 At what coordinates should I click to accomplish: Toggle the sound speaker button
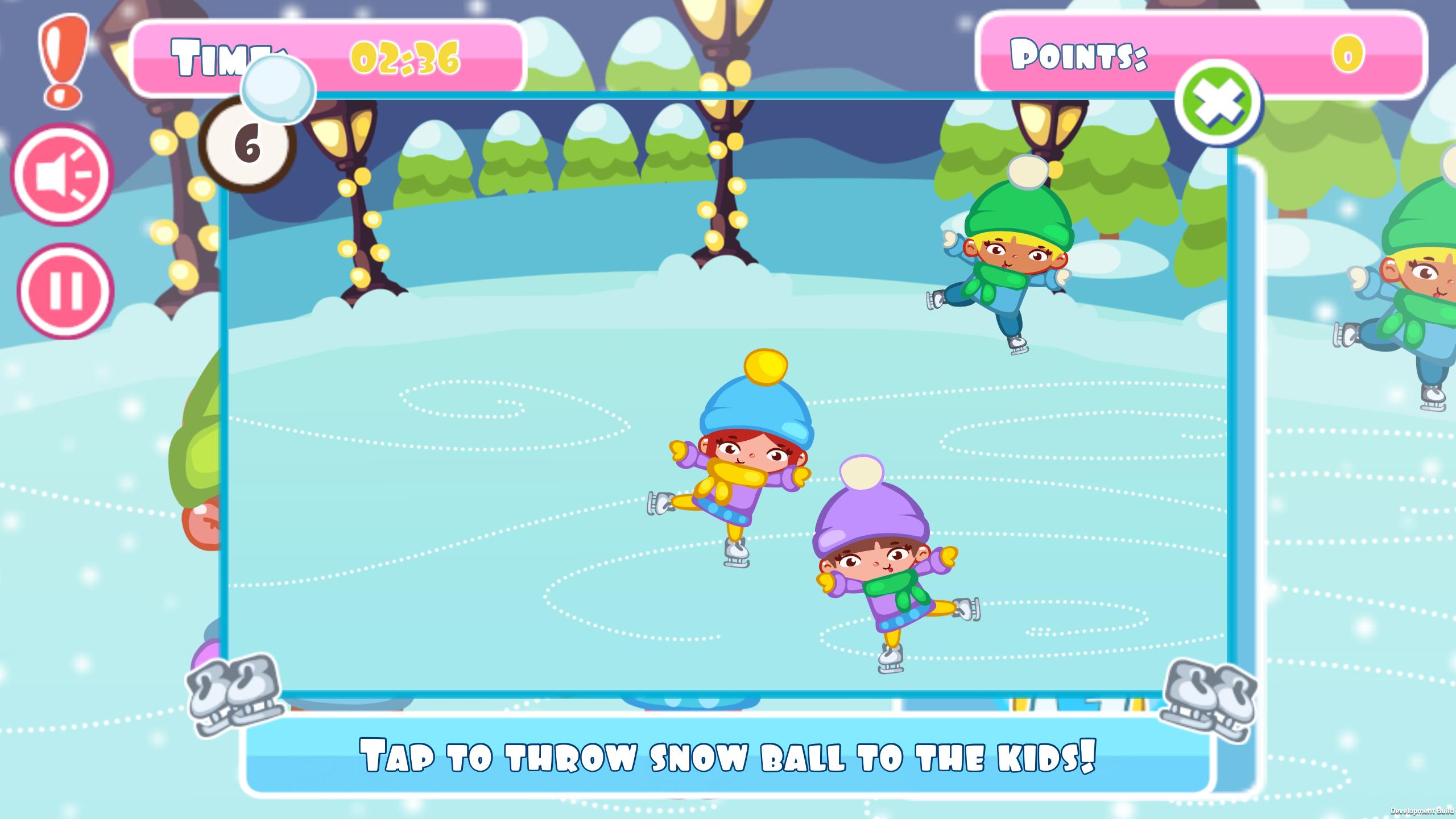tap(63, 175)
